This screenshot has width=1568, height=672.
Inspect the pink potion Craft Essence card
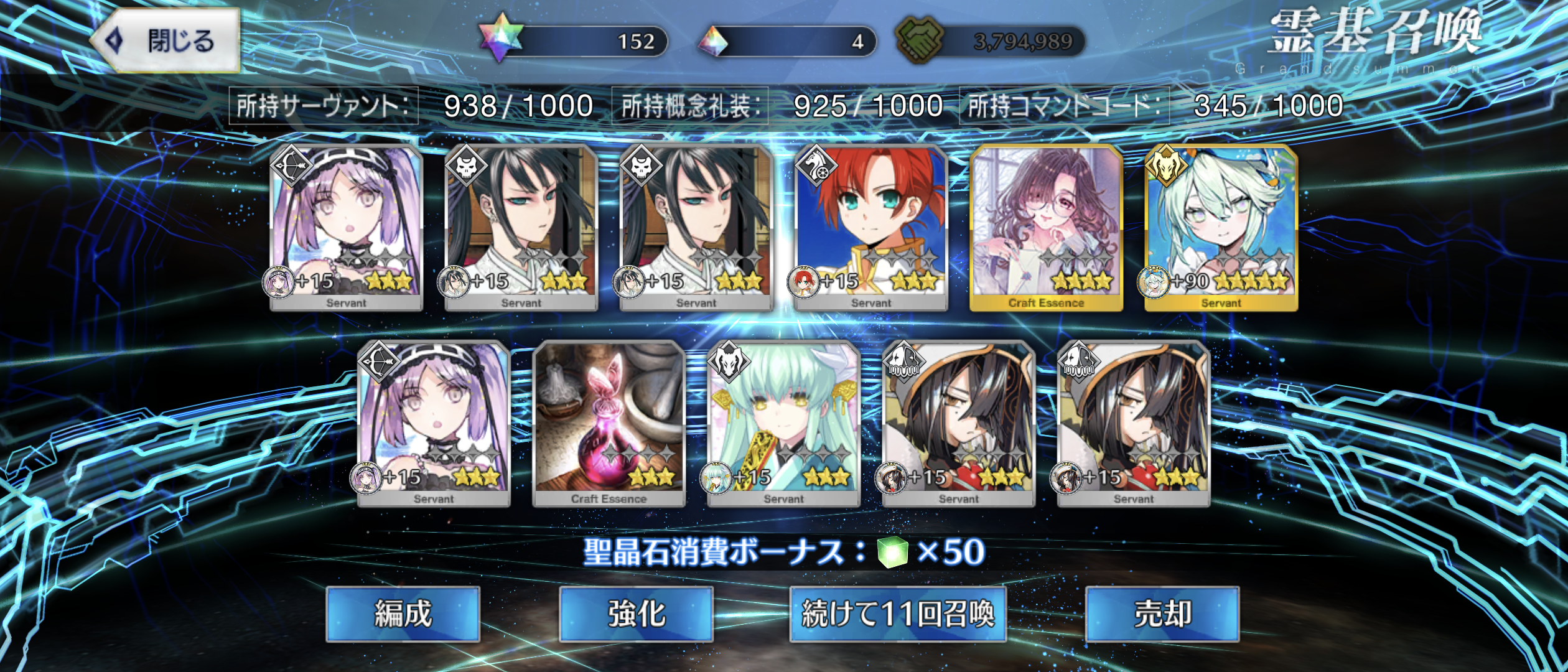coord(609,423)
